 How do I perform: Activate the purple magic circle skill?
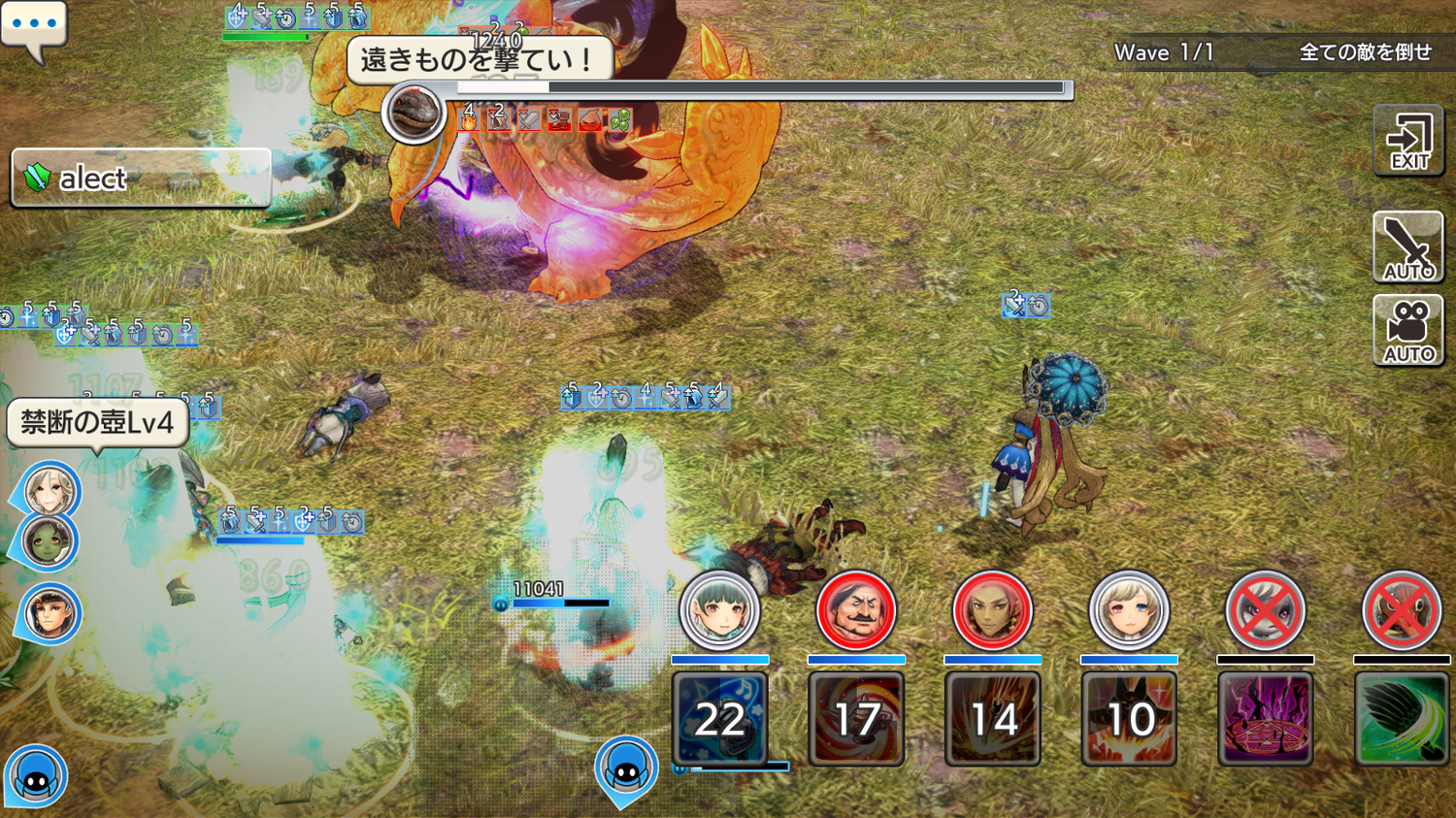(1265, 719)
